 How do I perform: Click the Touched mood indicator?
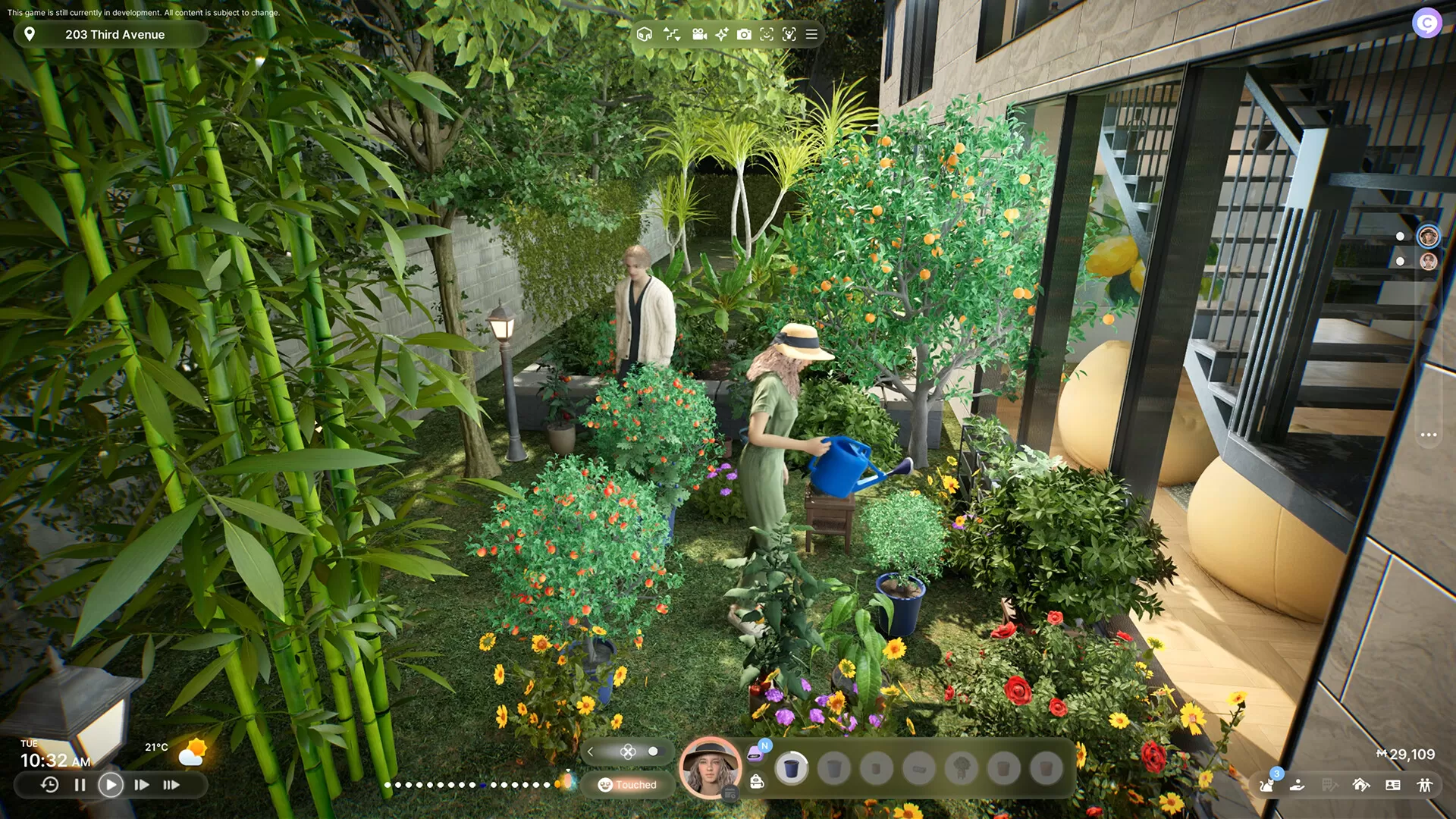coord(632,785)
